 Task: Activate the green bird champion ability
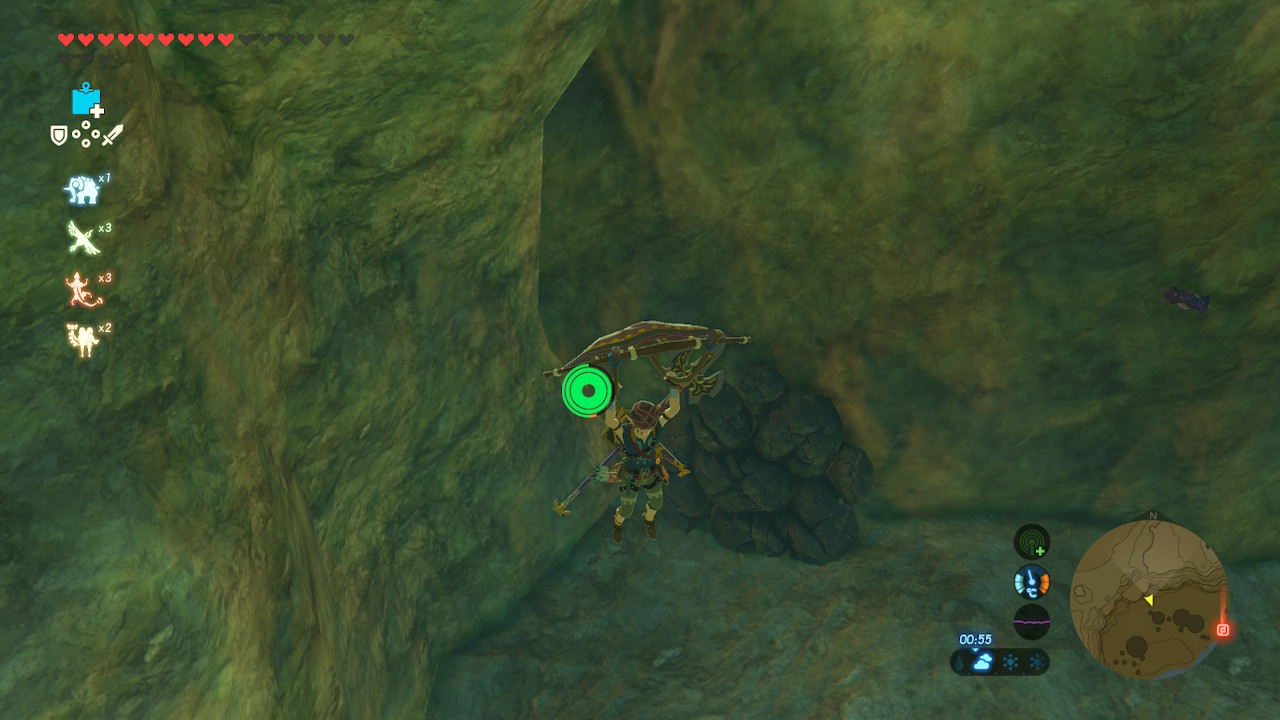point(82,237)
